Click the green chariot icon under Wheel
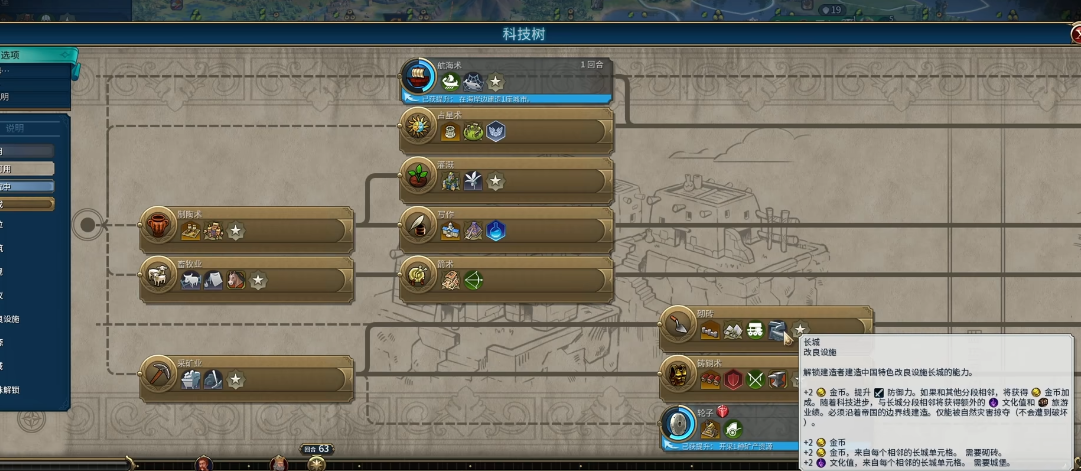Screen dimensions: 1081x471 click(734, 430)
